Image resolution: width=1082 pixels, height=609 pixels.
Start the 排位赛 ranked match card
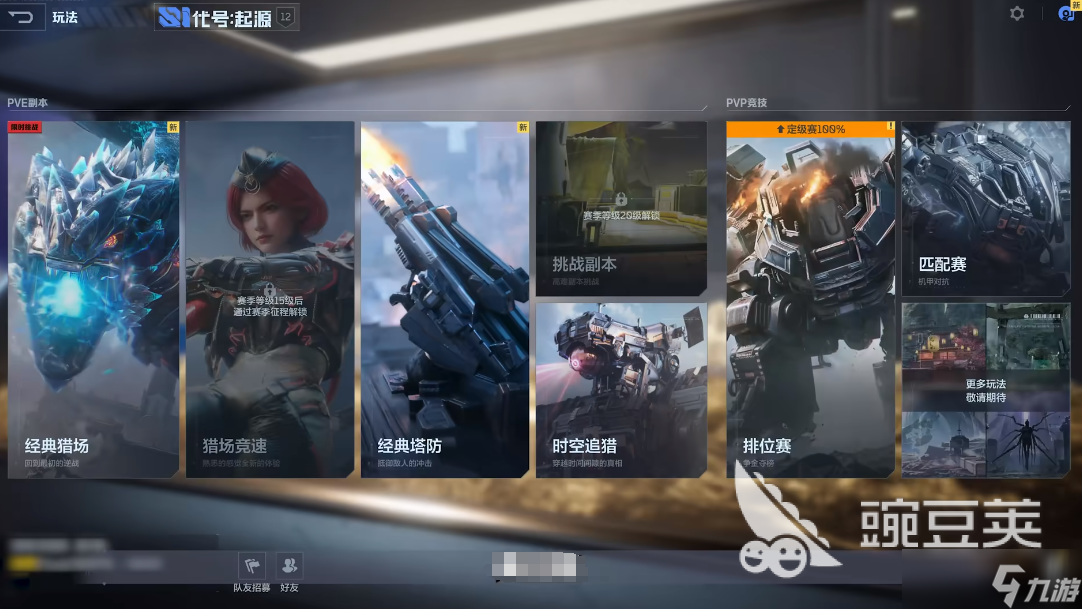(x=811, y=299)
